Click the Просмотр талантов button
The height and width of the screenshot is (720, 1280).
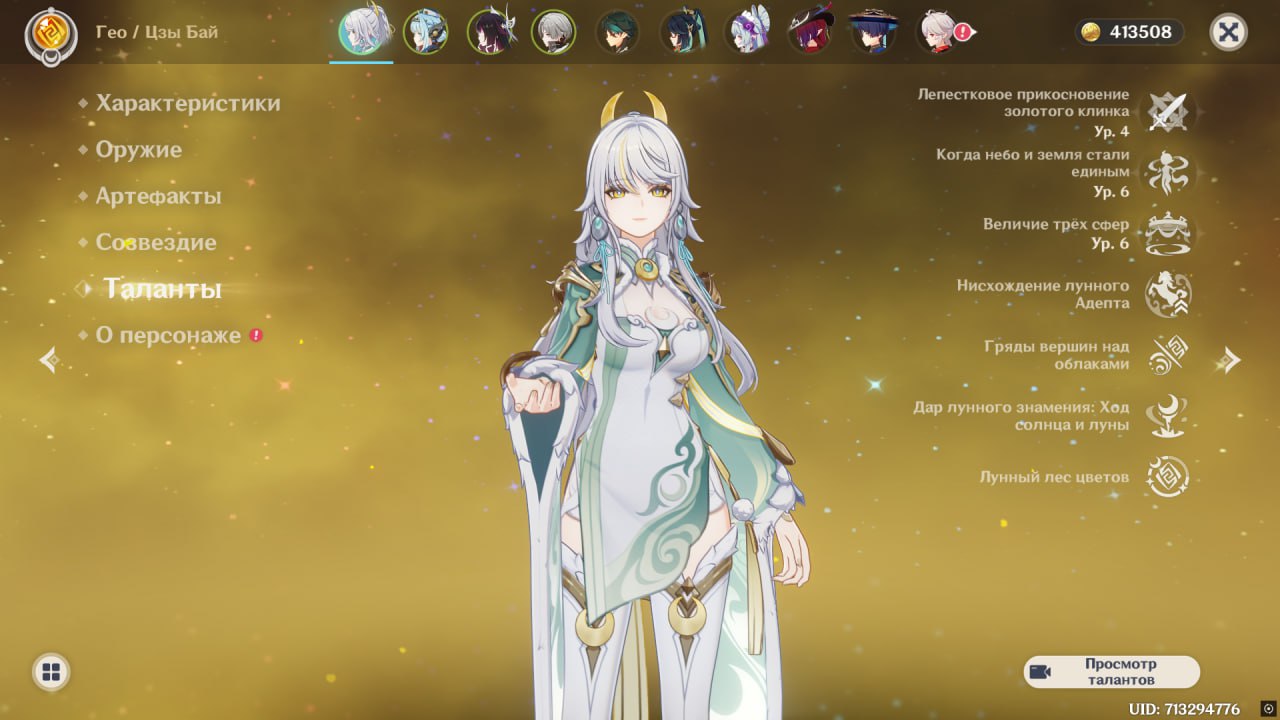pos(1111,672)
